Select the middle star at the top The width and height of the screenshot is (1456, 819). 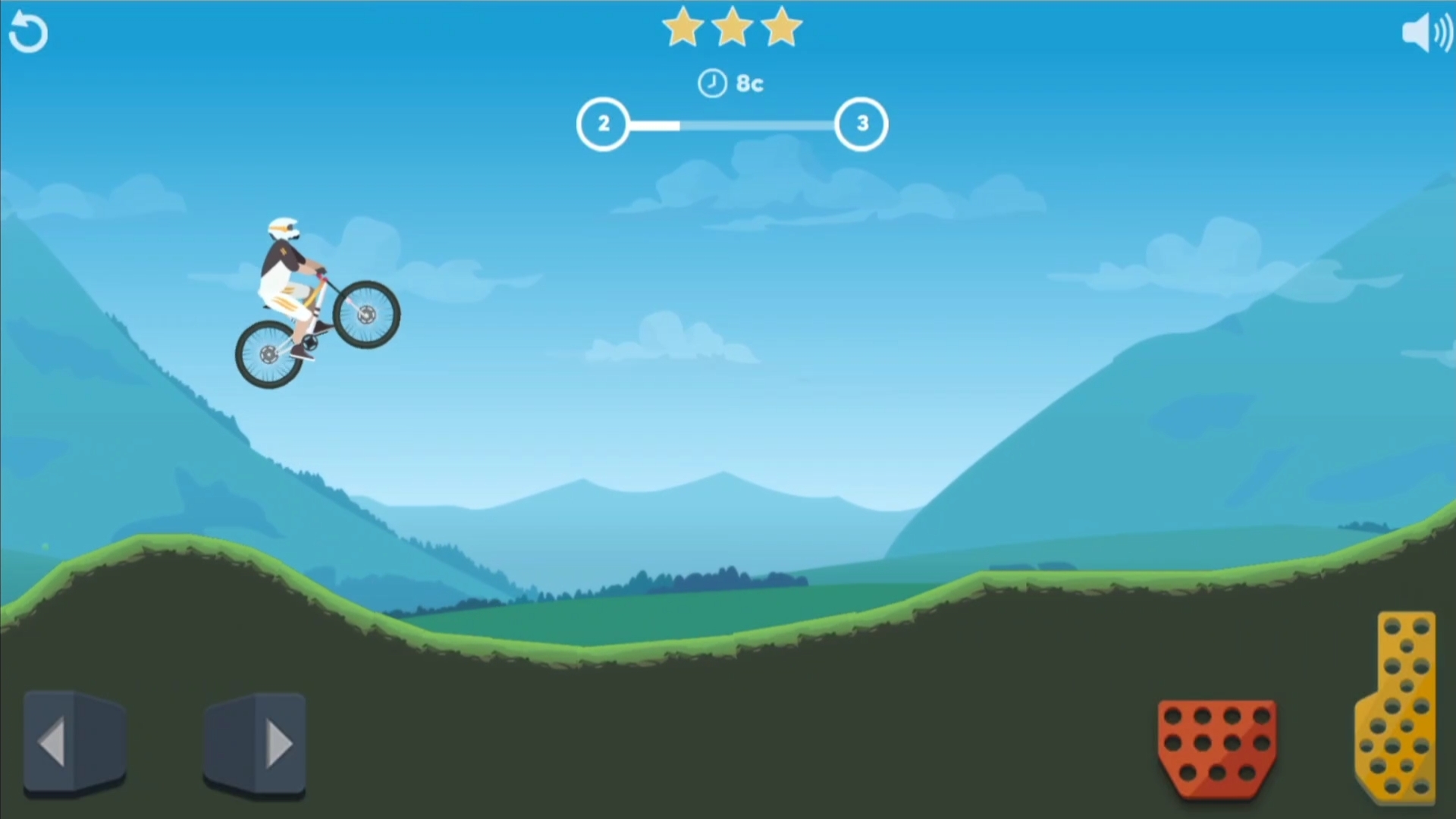tap(731, 27)
